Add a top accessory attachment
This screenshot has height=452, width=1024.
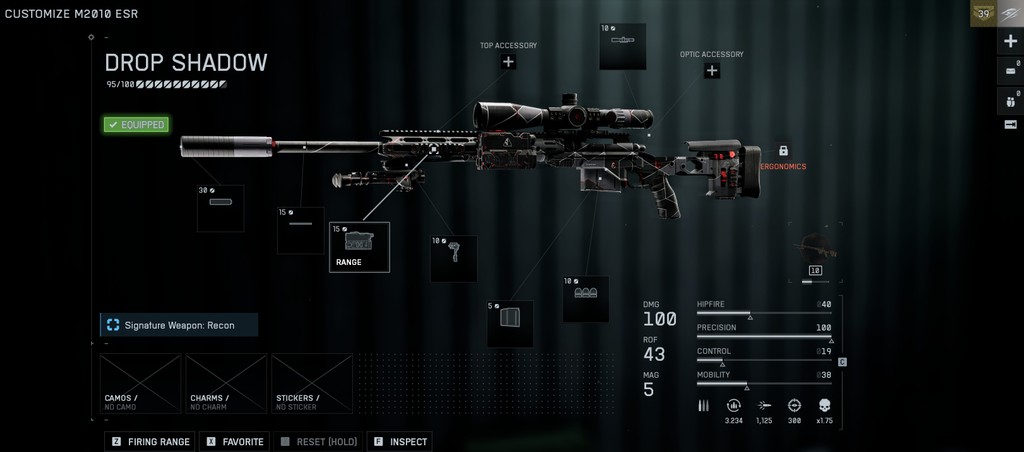[x=508, y=62]
